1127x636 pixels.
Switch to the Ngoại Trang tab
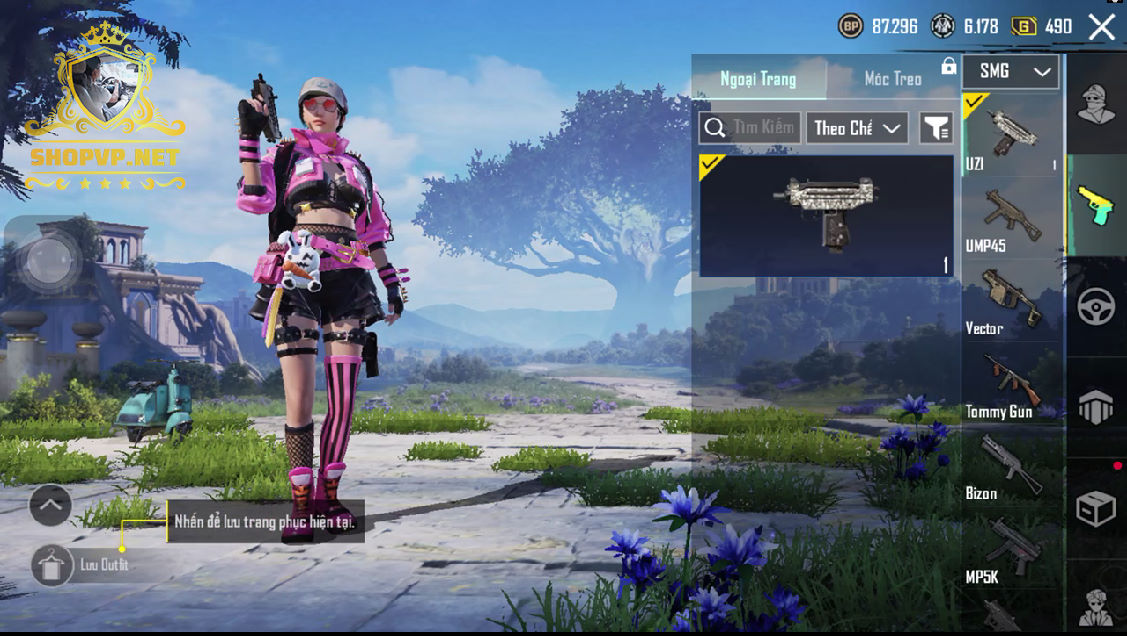758,78
